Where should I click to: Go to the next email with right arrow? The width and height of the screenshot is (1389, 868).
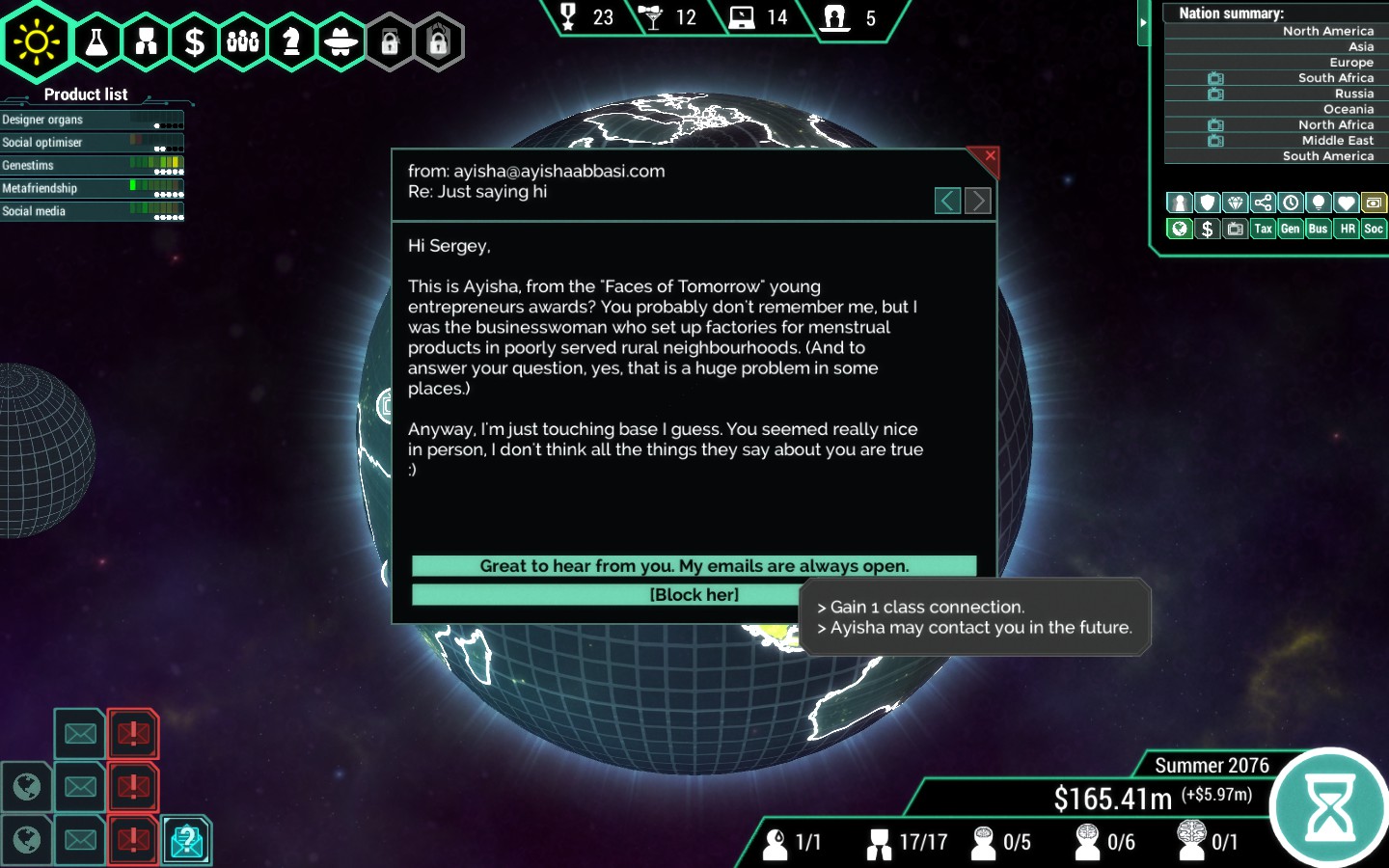click(x=977, y=201)
